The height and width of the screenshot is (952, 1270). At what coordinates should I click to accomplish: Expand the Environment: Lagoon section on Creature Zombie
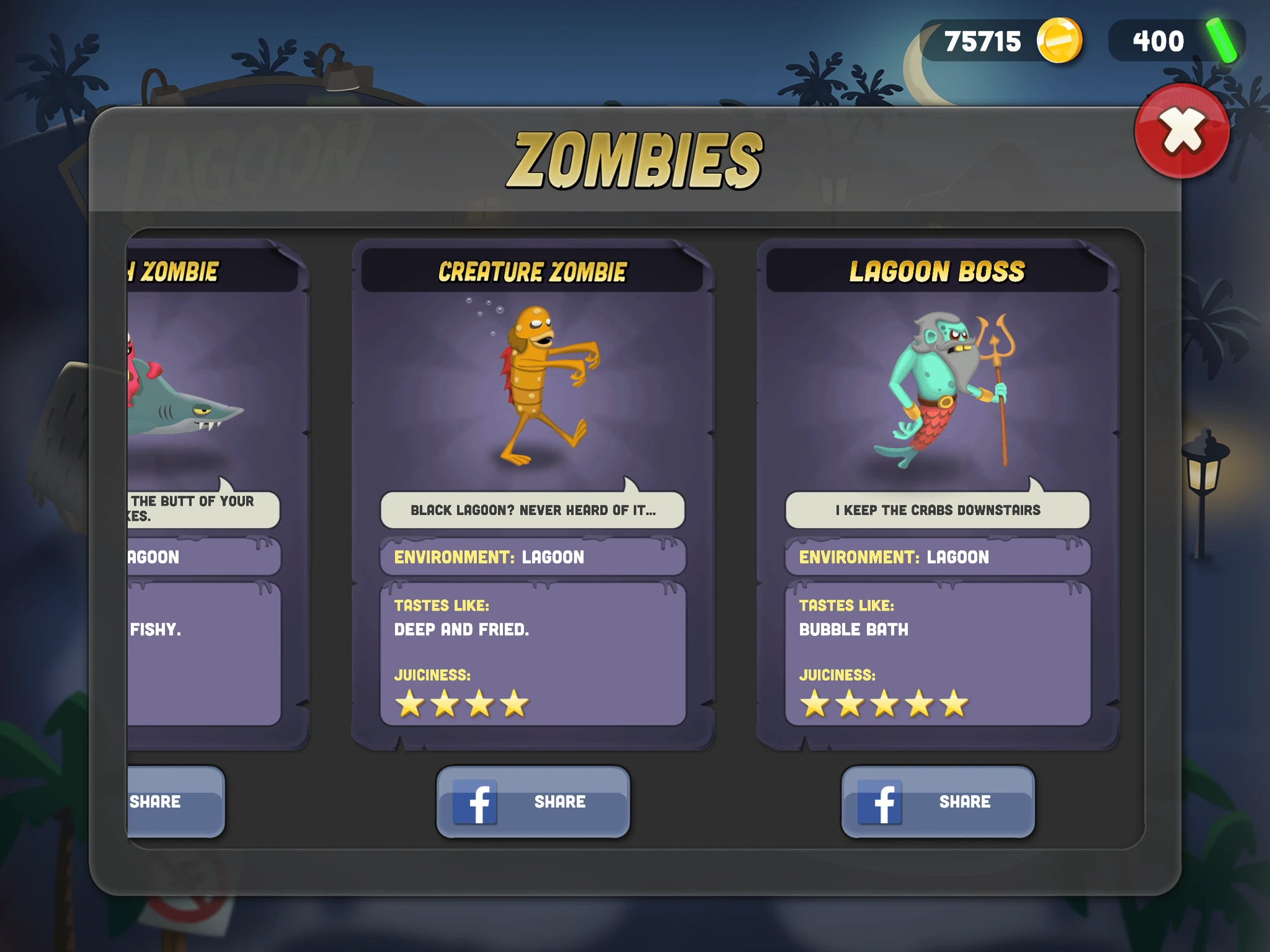(533, 557)
